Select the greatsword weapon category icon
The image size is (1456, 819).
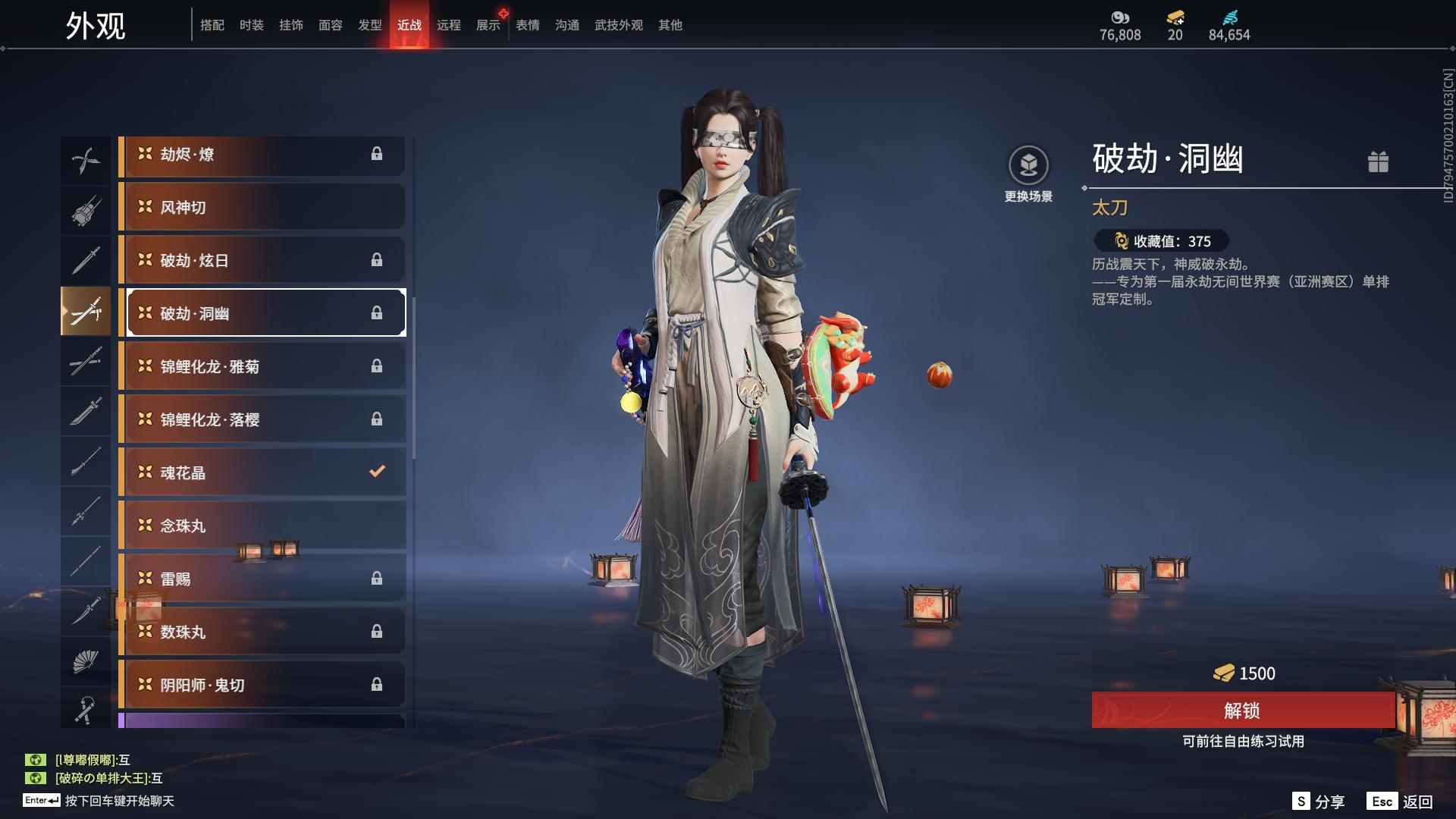click(x=86, y=412)
